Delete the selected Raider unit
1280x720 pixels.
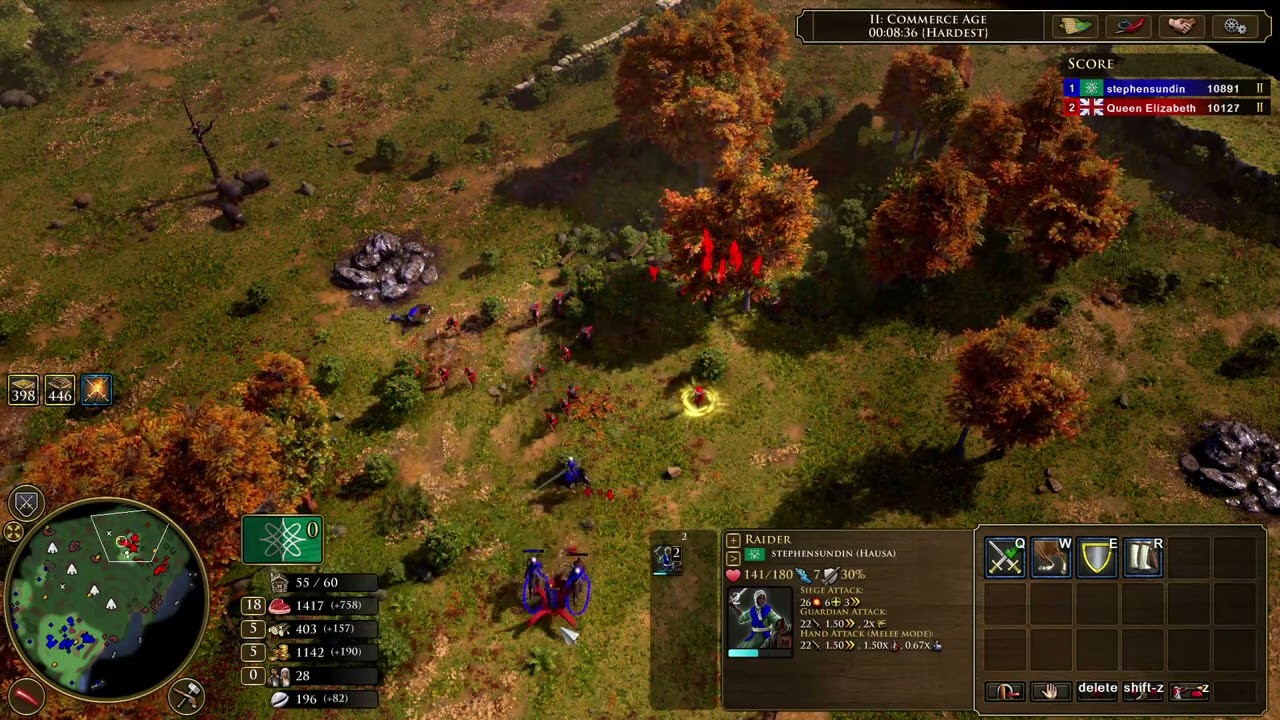pos(1097,689)
